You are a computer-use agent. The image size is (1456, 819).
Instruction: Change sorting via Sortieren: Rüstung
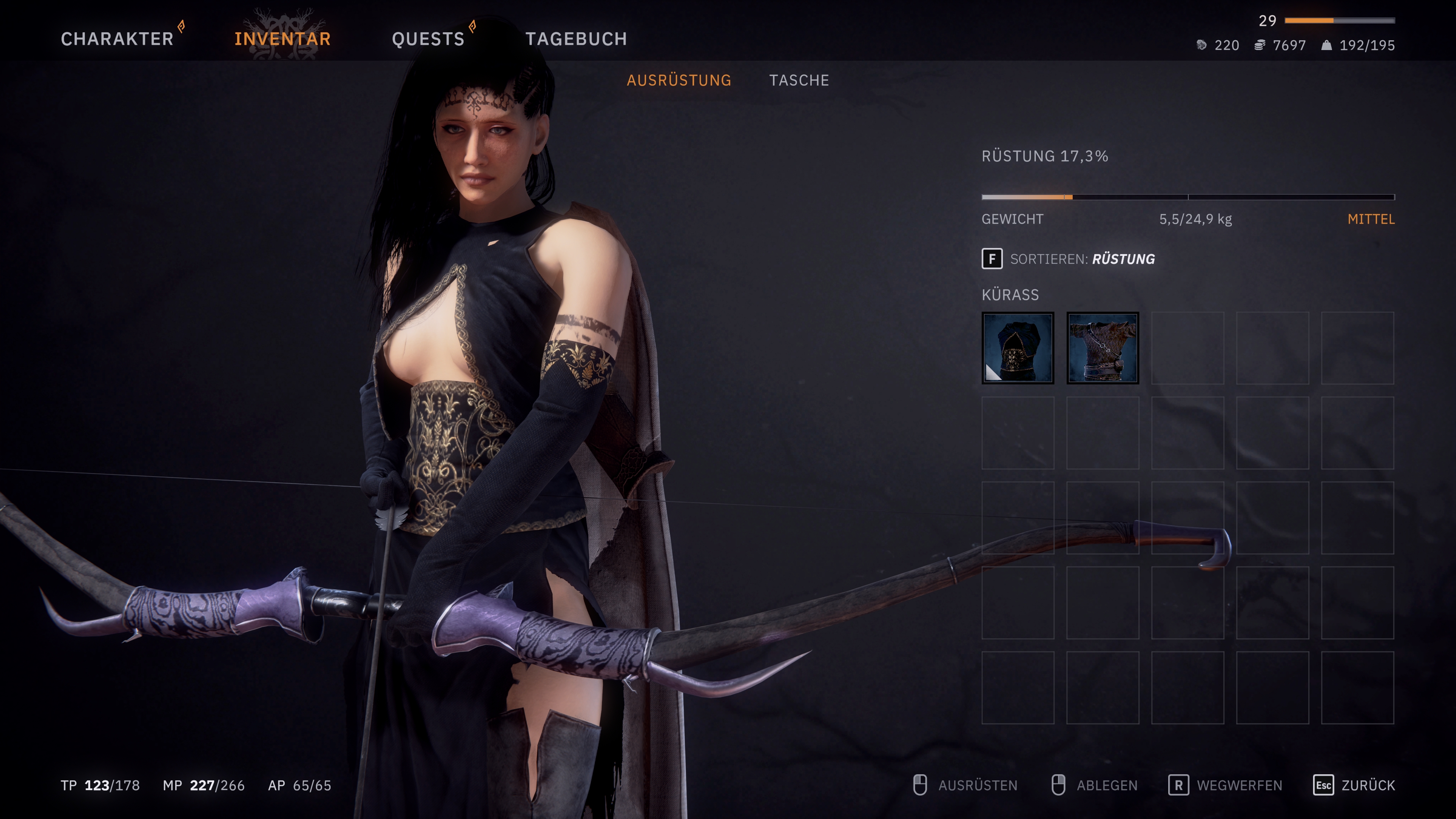click(1068, 259)
